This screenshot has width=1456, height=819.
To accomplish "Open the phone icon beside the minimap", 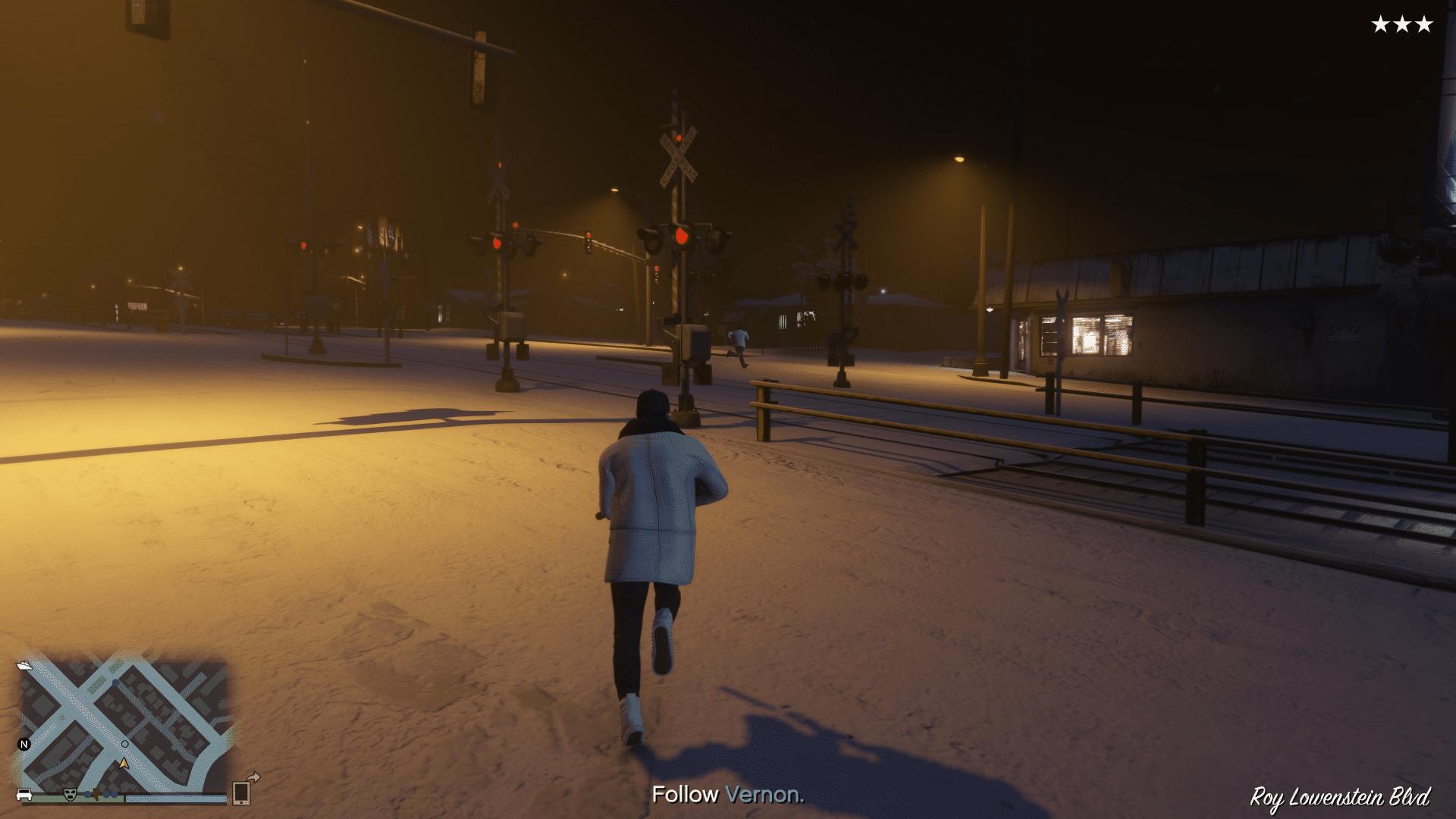I will coord(242,792).
